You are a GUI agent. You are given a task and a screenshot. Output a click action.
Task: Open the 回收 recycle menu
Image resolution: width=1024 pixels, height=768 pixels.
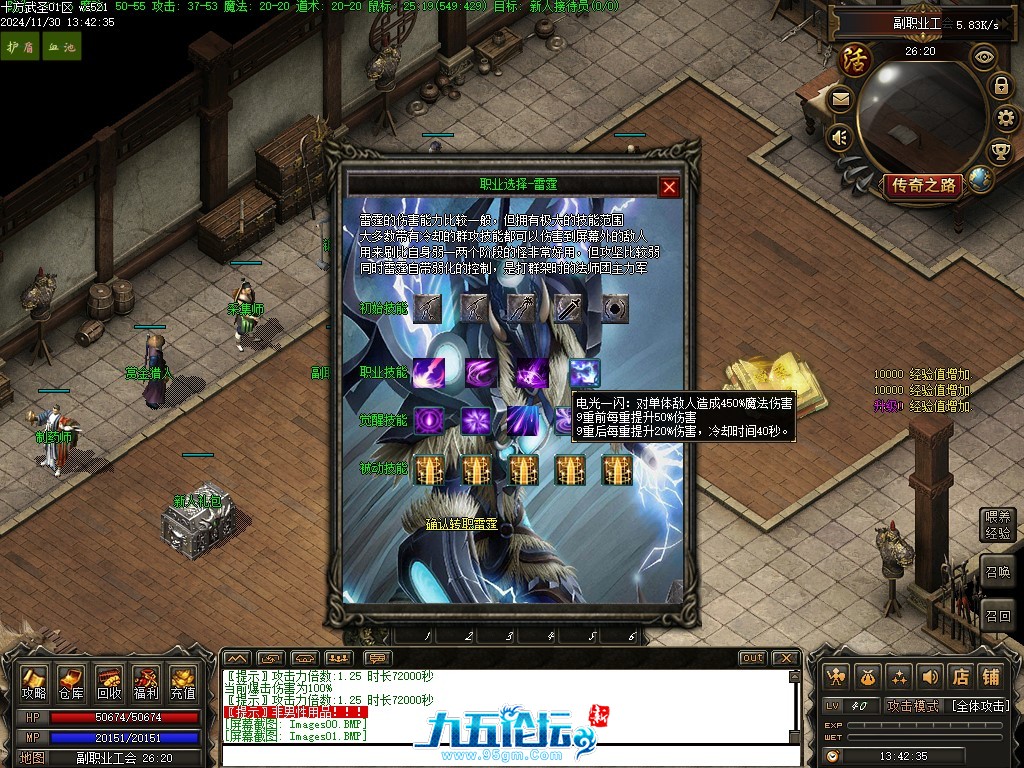pyautogui.click(x=109, y=682)
